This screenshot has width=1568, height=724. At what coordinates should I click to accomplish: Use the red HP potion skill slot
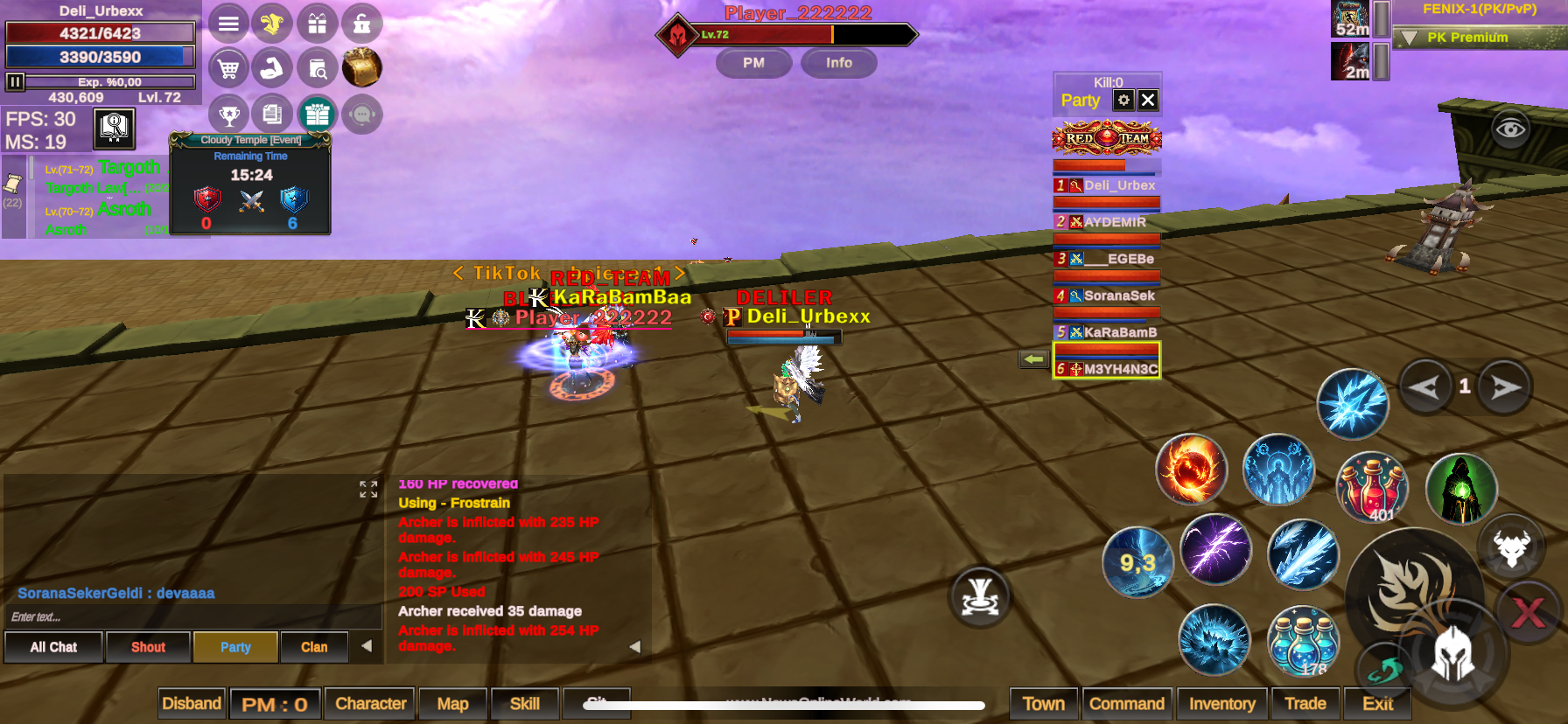1372,487
